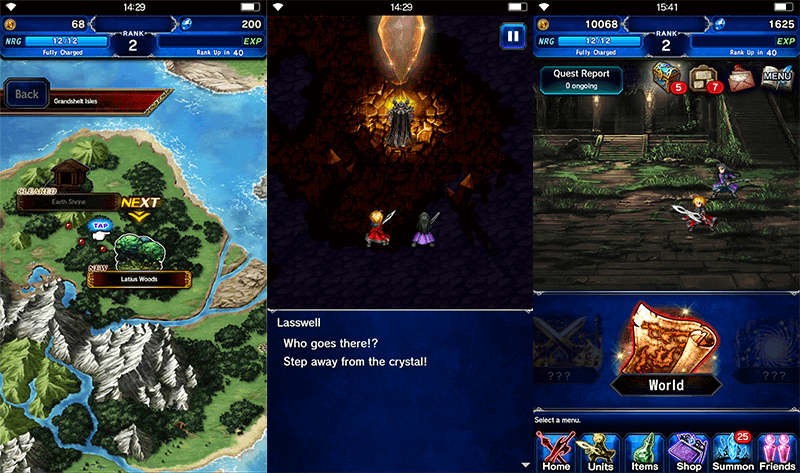Choose the World map scroll
Image resolution: width=800 pixels, height=473 pixels.
coord(665,352)
